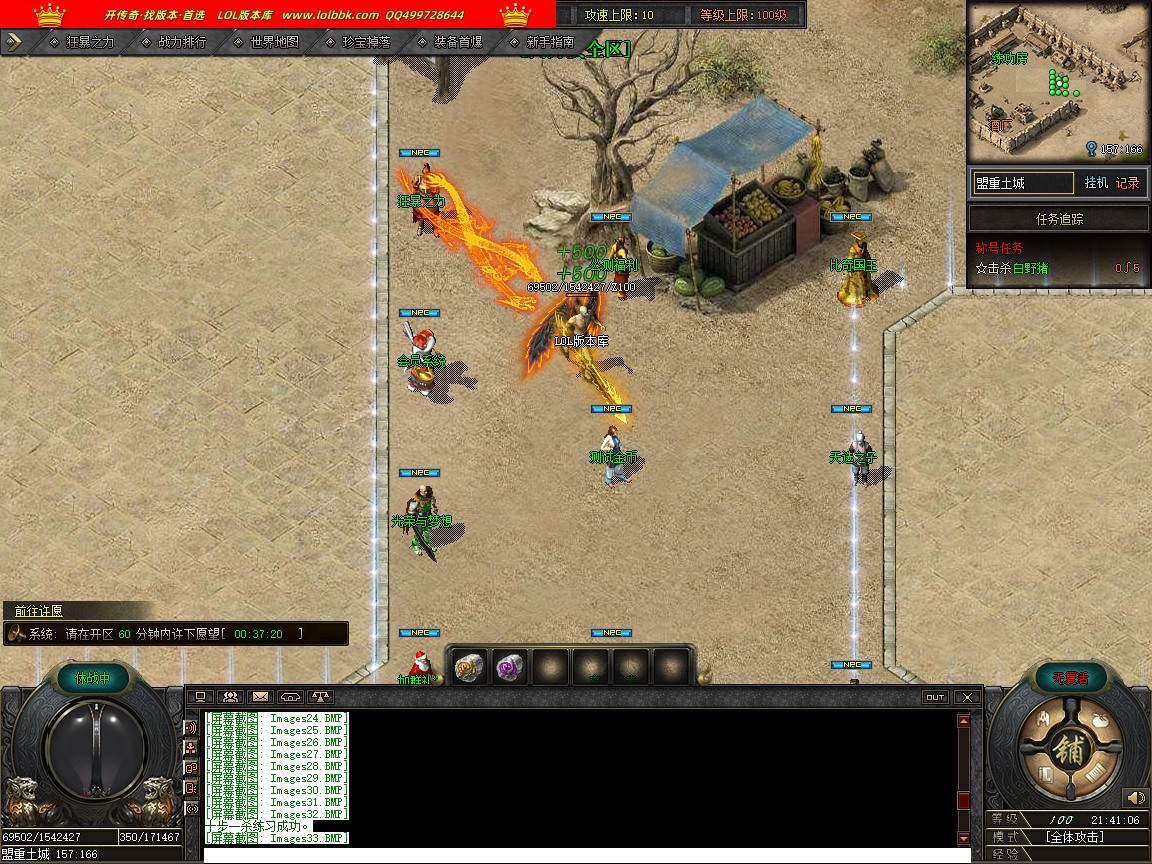Close the chat panel with X

click(965, 697)
